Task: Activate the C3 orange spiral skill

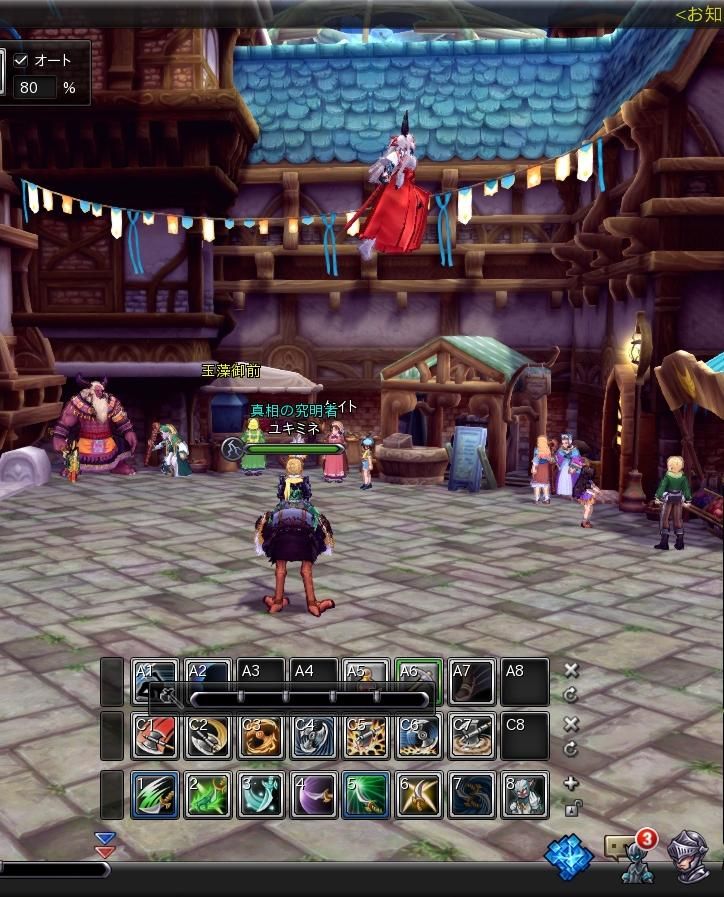Action: click(x=261, y=737)
